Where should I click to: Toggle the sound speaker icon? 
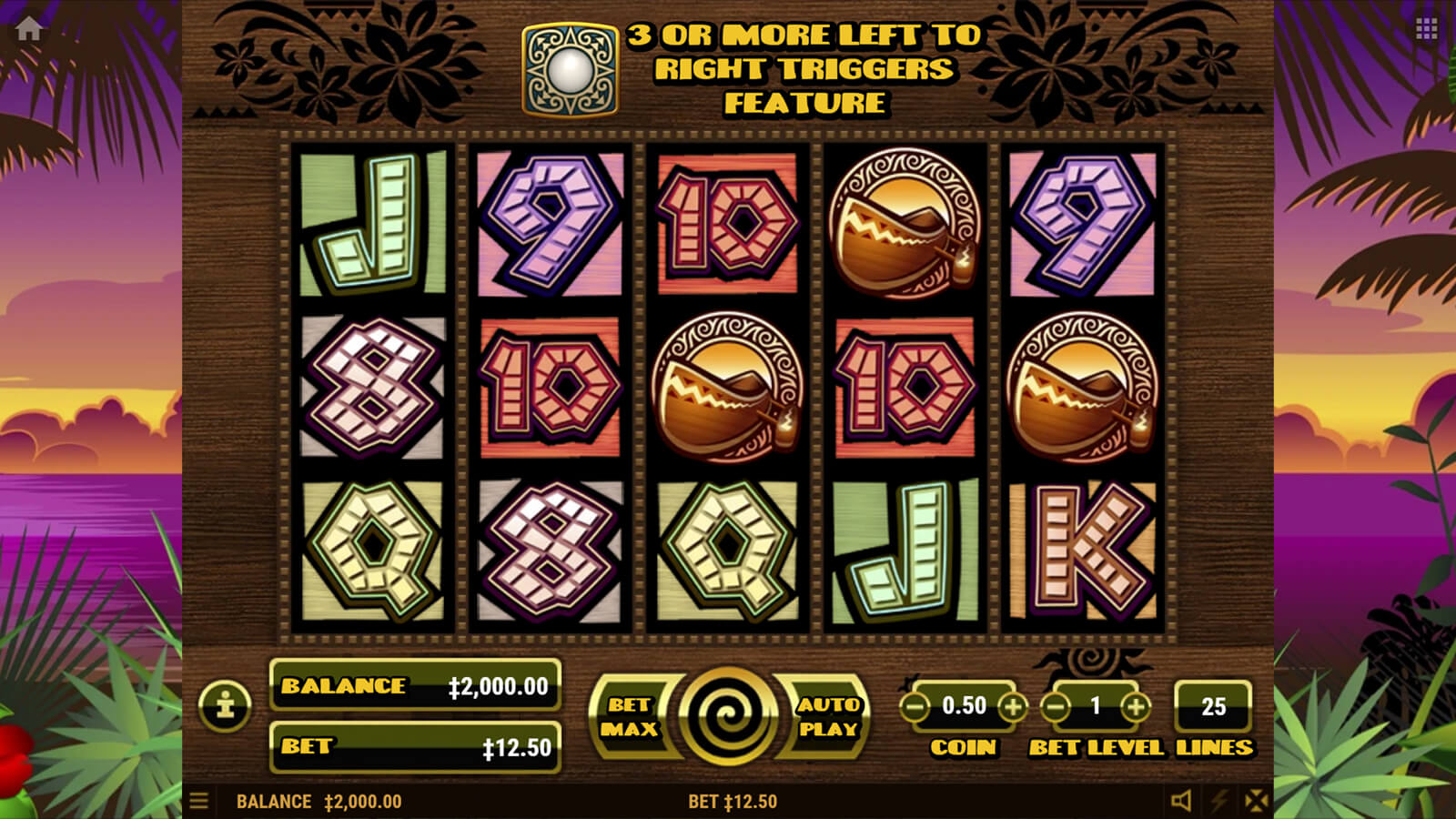coord(1180,801)
